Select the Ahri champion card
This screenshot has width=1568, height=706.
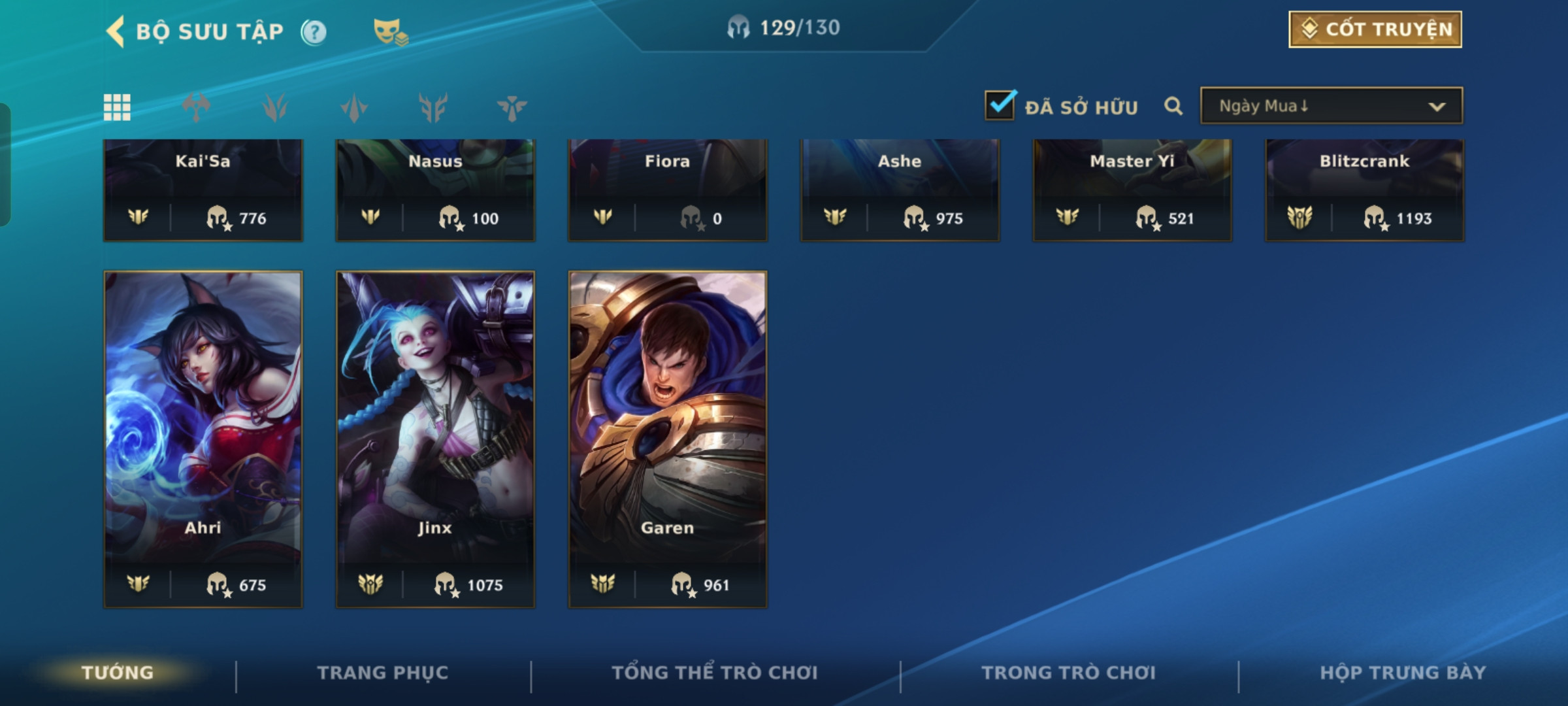(x=203, y=438)
